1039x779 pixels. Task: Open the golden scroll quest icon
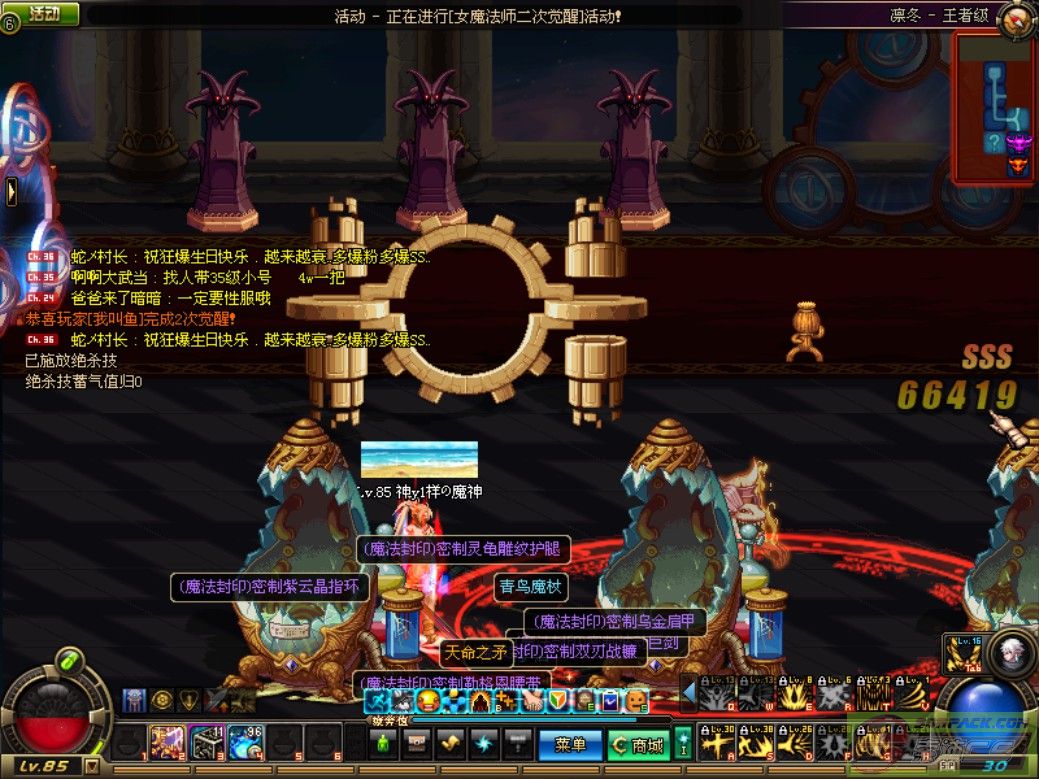tap(449, 744)
